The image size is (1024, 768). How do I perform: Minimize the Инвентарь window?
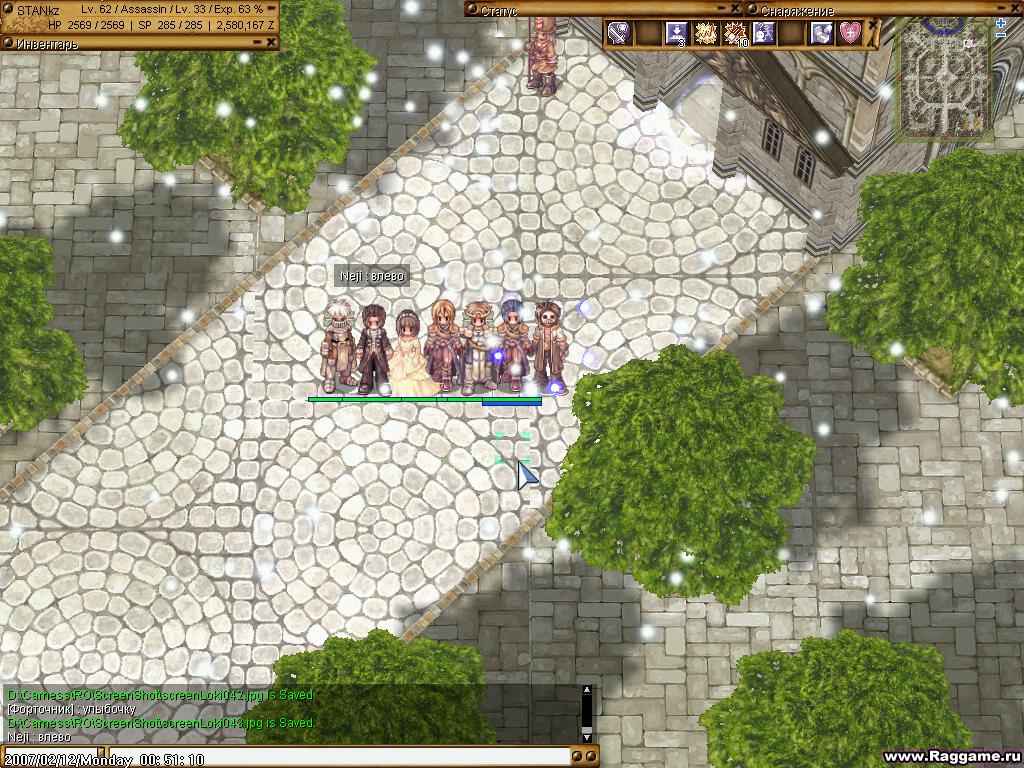coord(256,42)
